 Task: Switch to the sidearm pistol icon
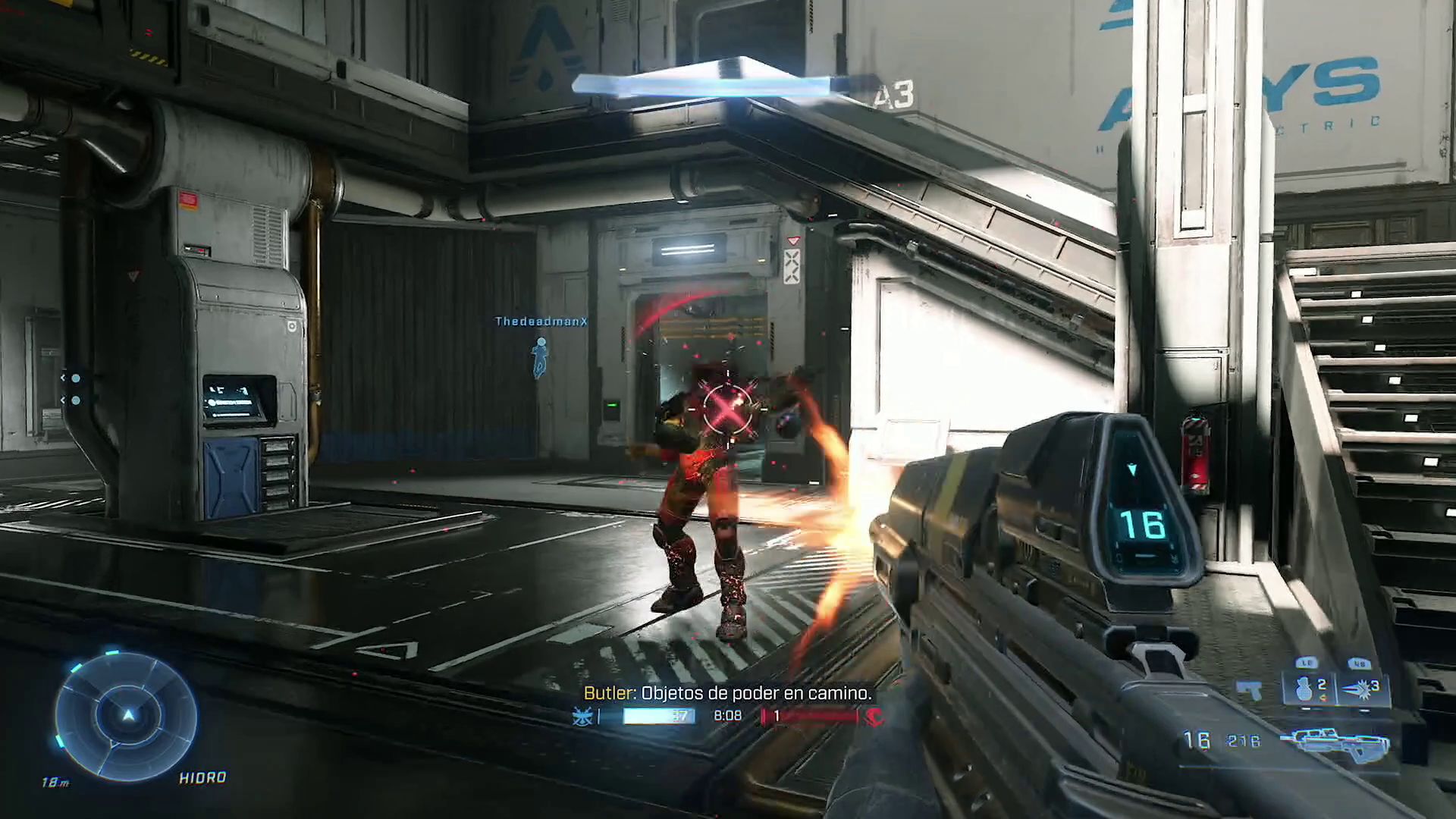click(x=1249, y=690)
